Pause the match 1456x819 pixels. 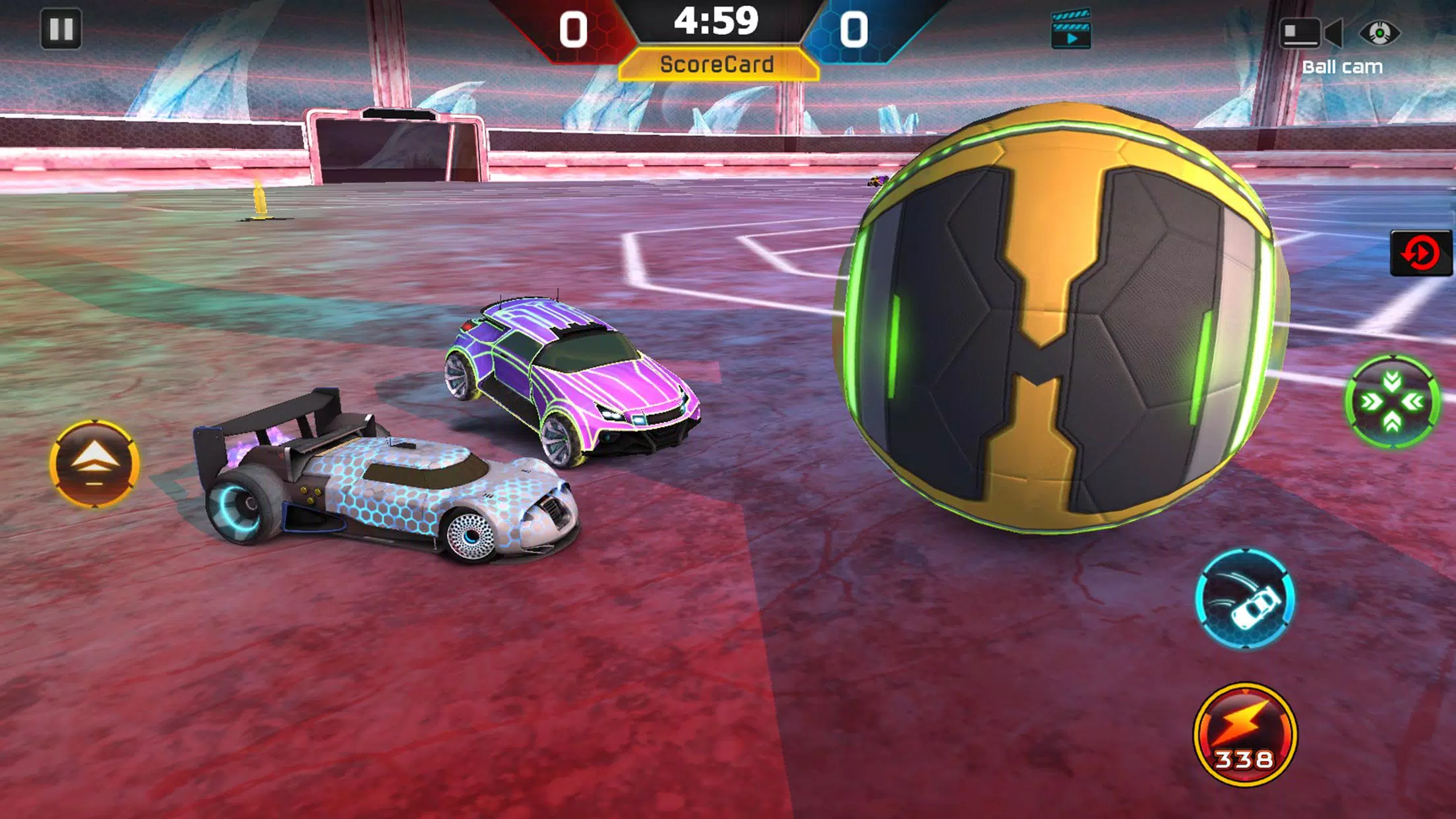pos(63,28)
